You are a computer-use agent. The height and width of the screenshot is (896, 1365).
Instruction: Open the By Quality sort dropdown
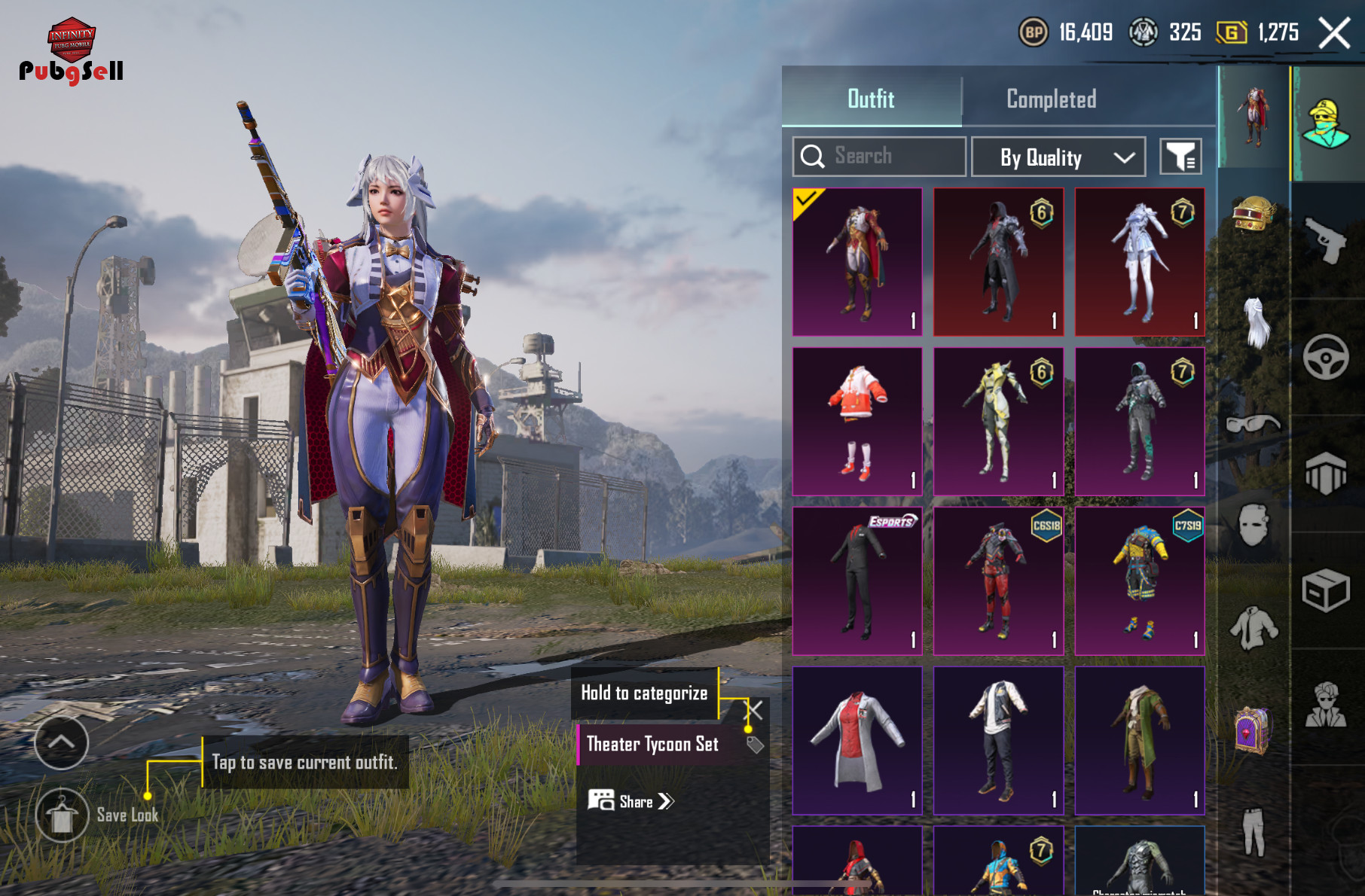point(1058,157)
